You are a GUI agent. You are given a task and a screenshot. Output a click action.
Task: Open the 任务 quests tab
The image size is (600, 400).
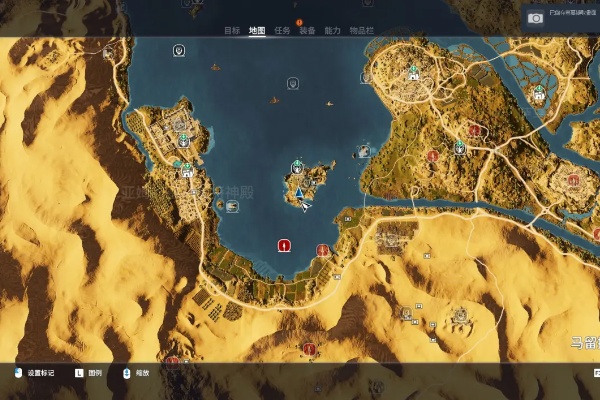point(282,31)
